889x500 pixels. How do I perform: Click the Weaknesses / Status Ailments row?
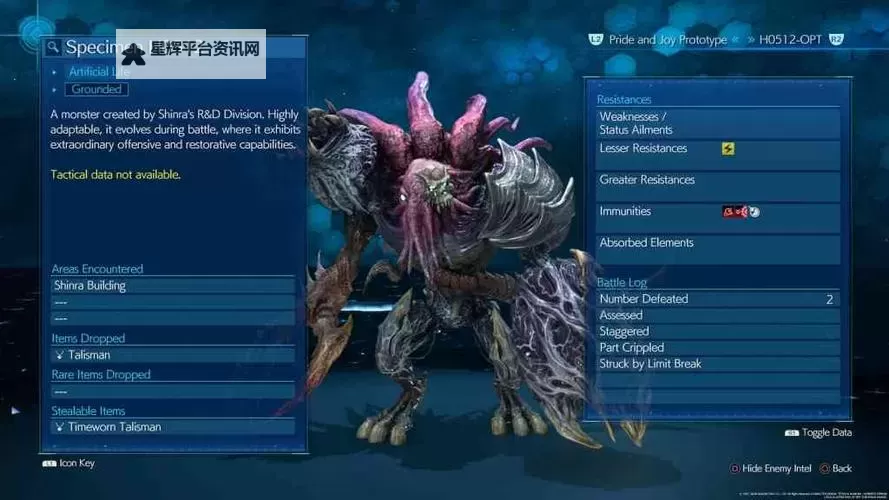click(717, 123)
